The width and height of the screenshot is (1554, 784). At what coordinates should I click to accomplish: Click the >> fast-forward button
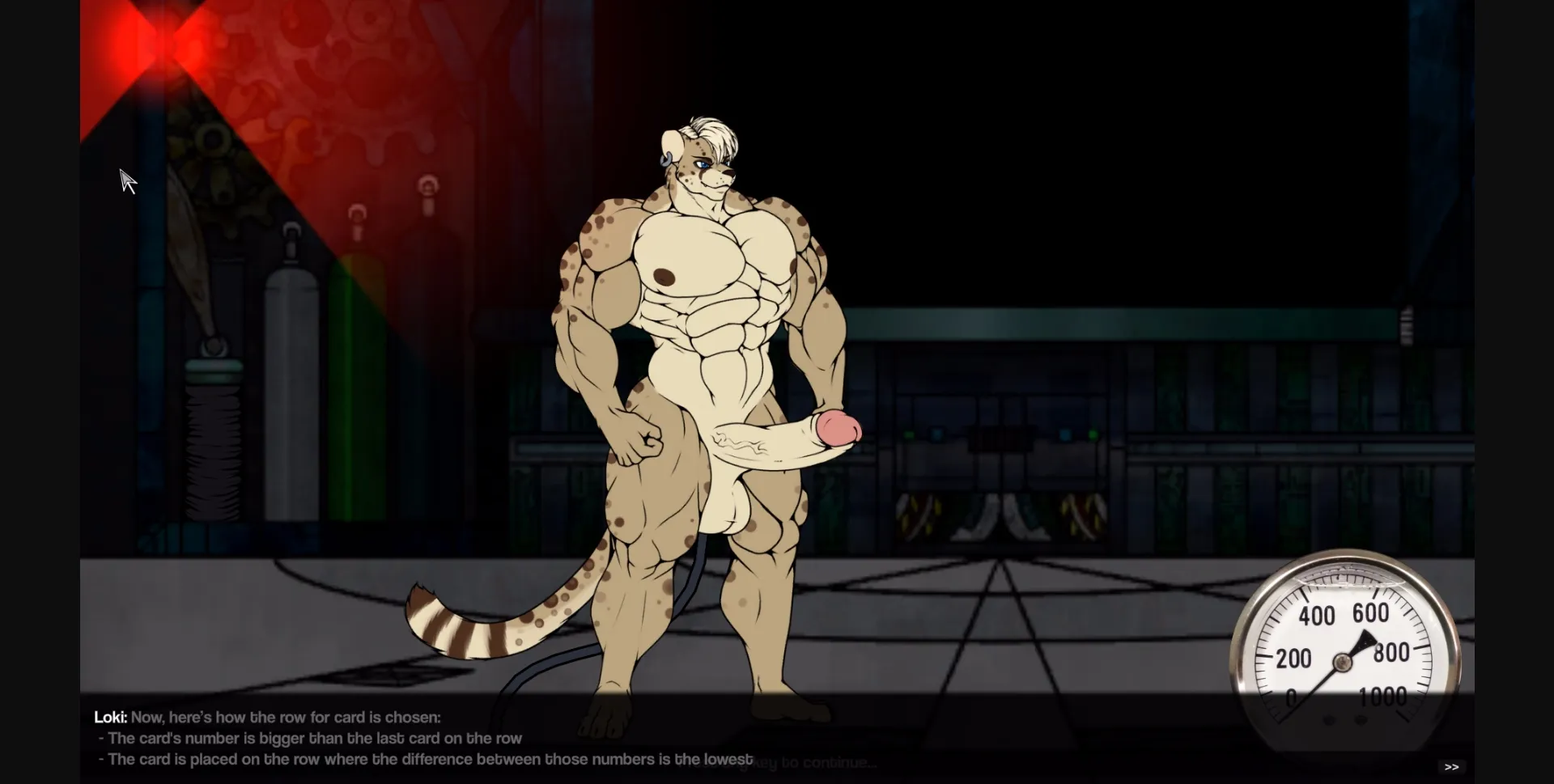1452,766
